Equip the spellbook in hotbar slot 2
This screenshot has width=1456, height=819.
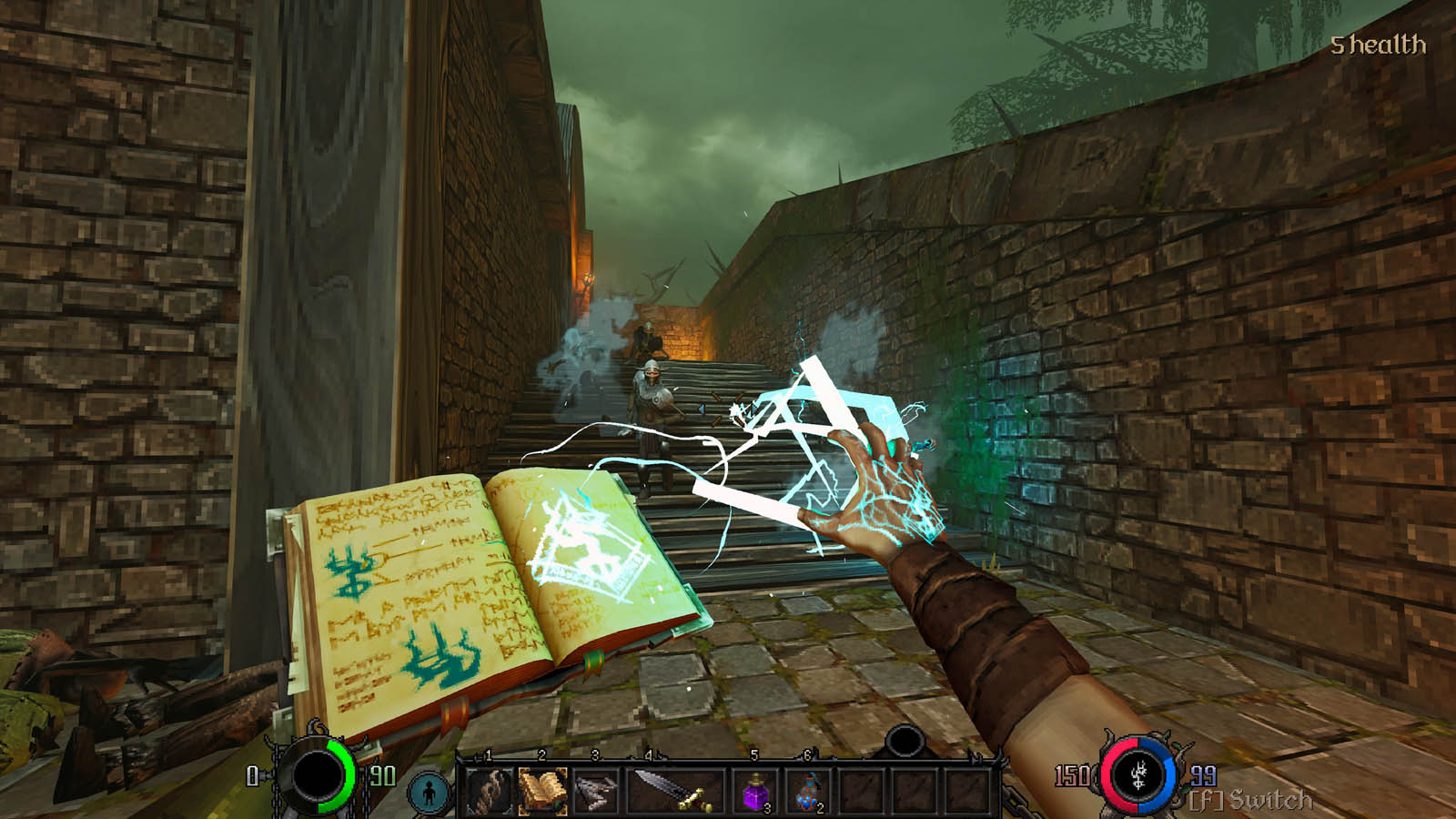(542, 789)
